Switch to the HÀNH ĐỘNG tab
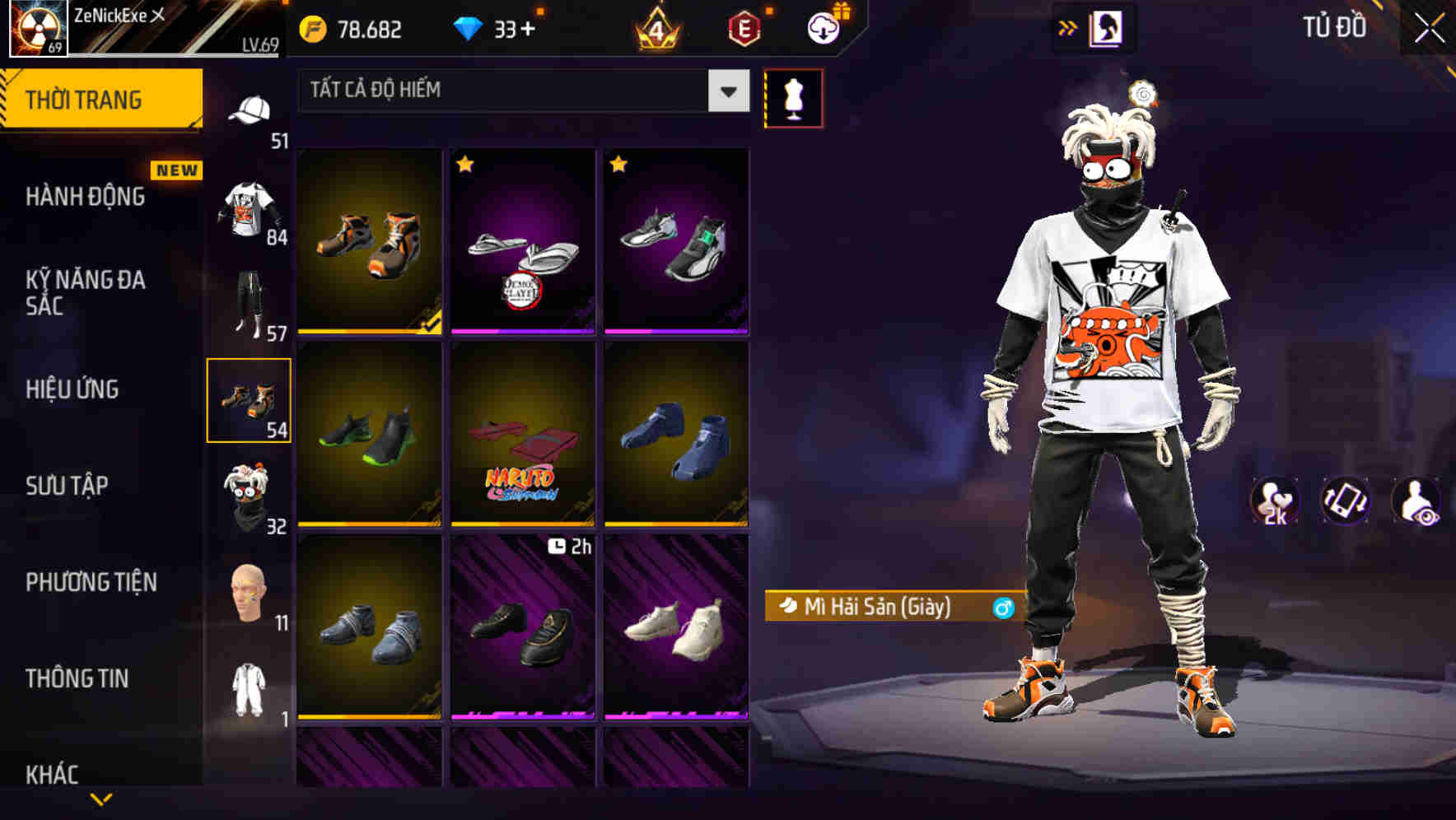1456x820 pixels. (x=87, y=198)
